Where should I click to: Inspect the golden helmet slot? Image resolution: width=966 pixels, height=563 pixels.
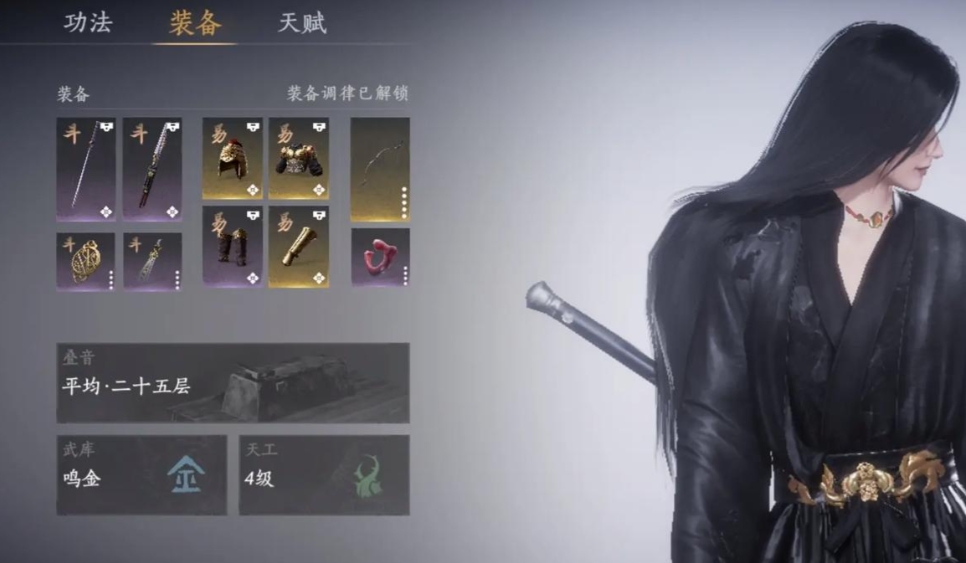click(x=232, y=158)
